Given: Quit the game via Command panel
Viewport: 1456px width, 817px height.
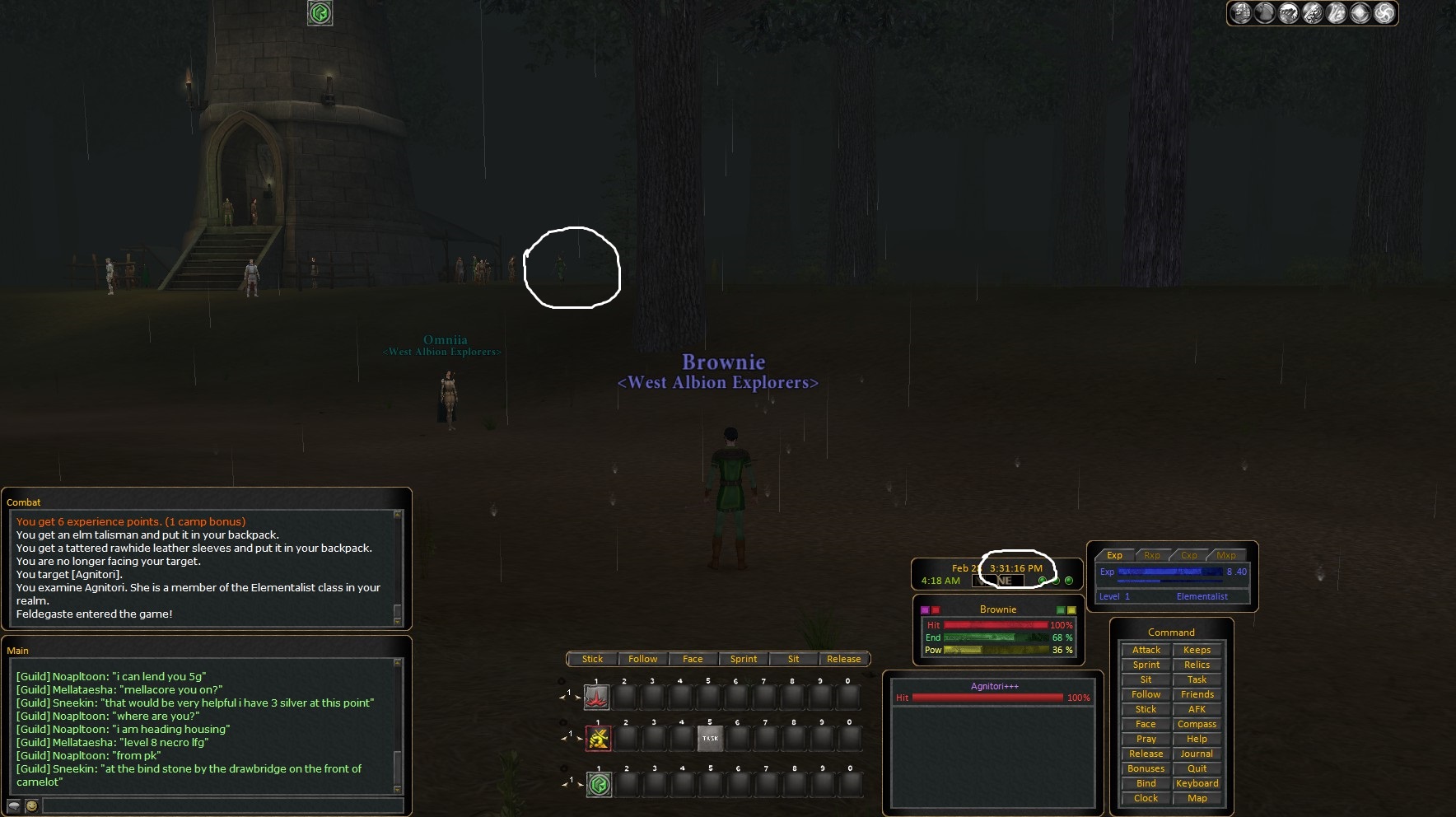Looking at the screenshot, I should coord(1197,768).
